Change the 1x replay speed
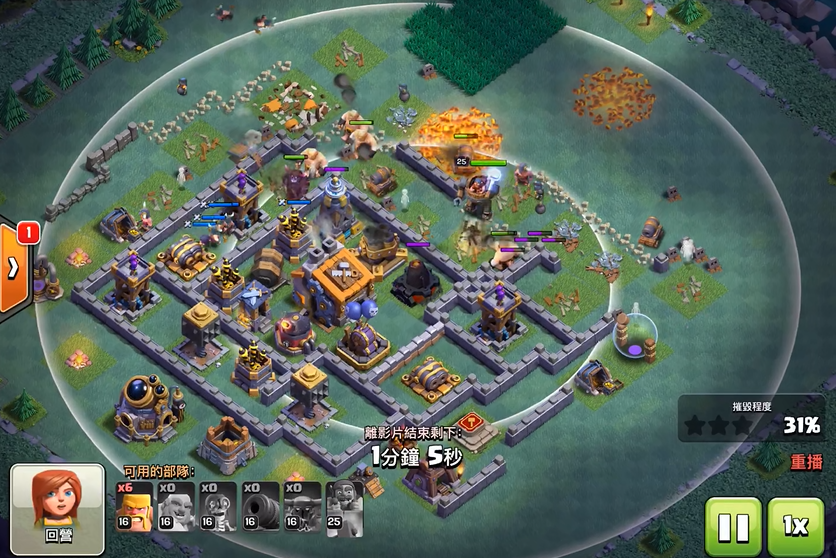 click(x=795, y=524)
